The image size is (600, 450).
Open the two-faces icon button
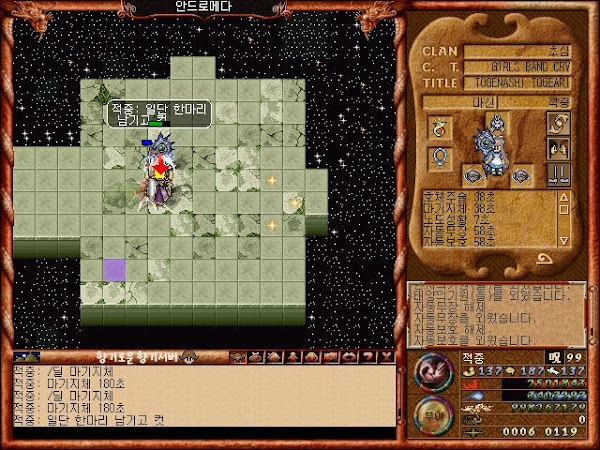click(x=557, y=147)
